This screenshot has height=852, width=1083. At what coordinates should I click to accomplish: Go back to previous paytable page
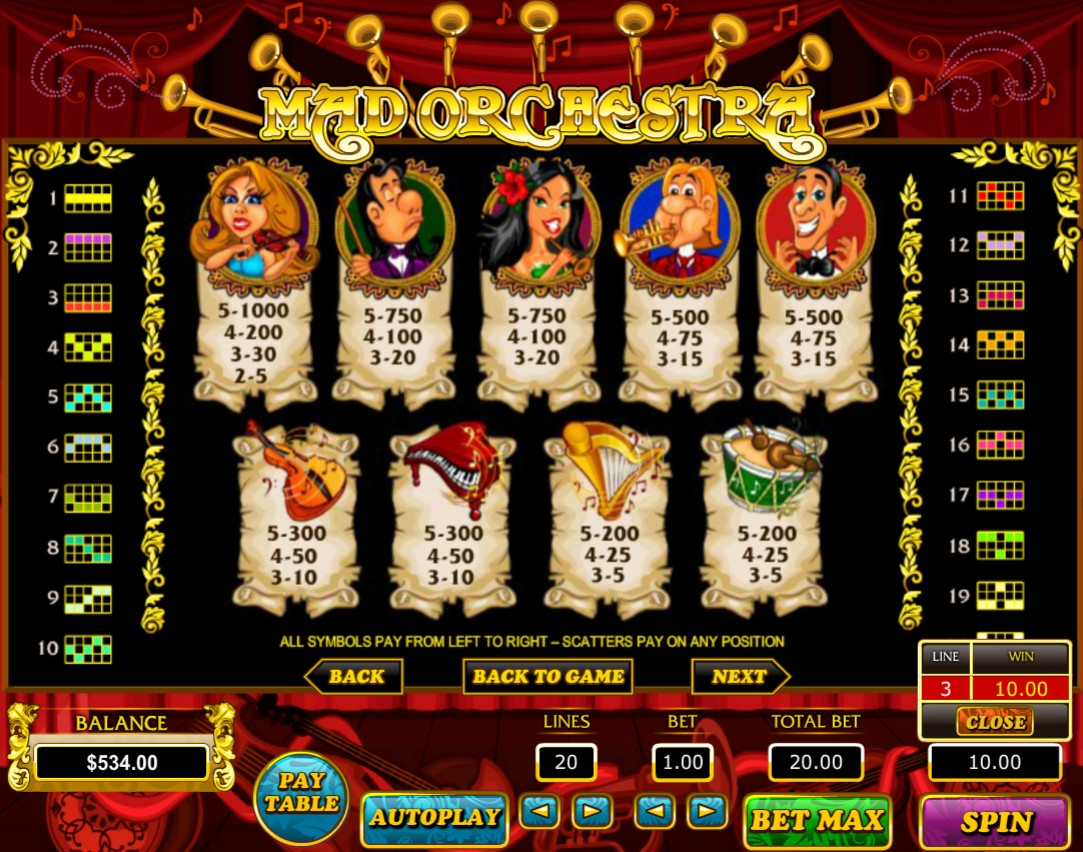click(x=354, y=677)
